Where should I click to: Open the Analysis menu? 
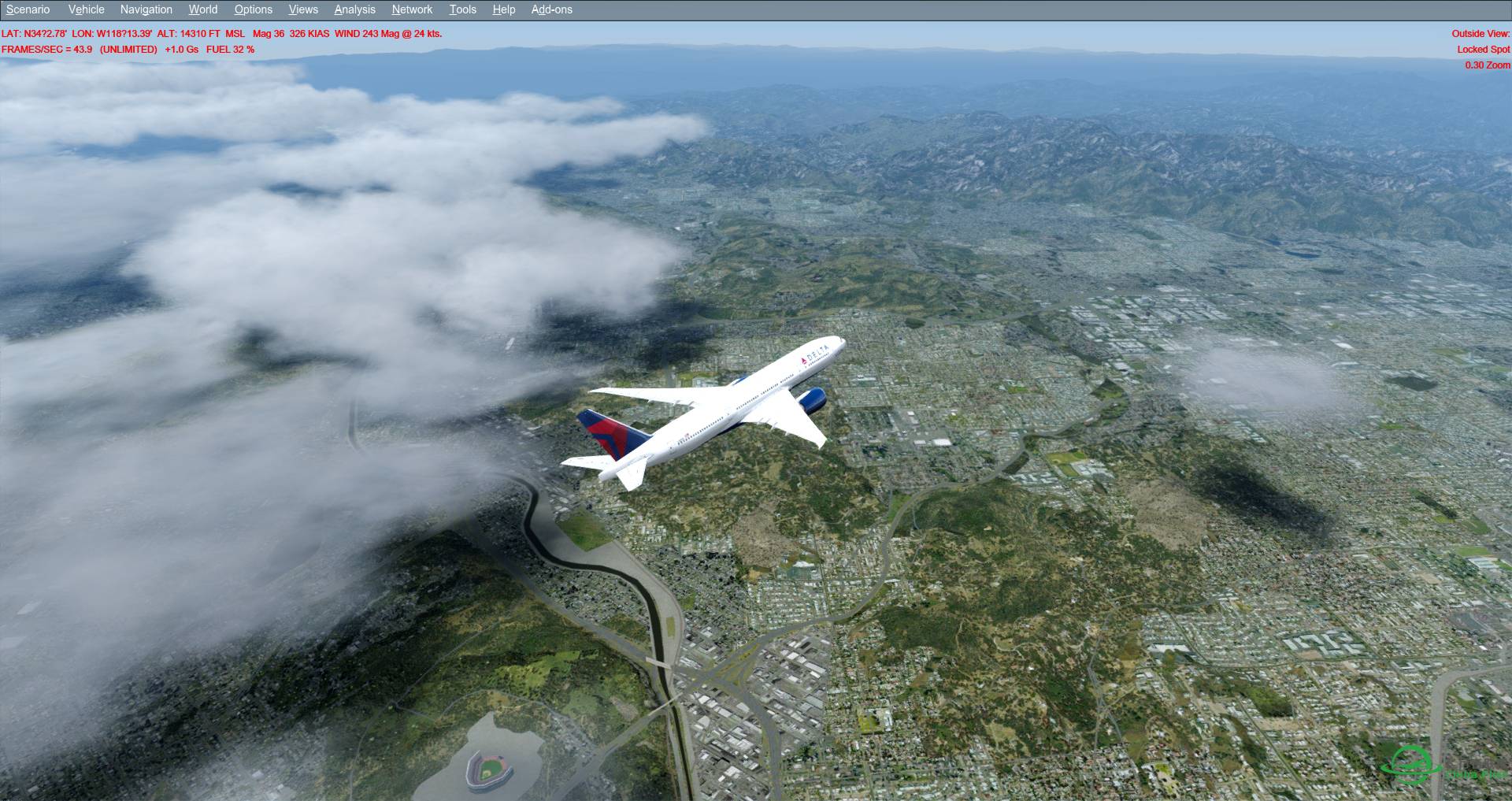(354, 9)
